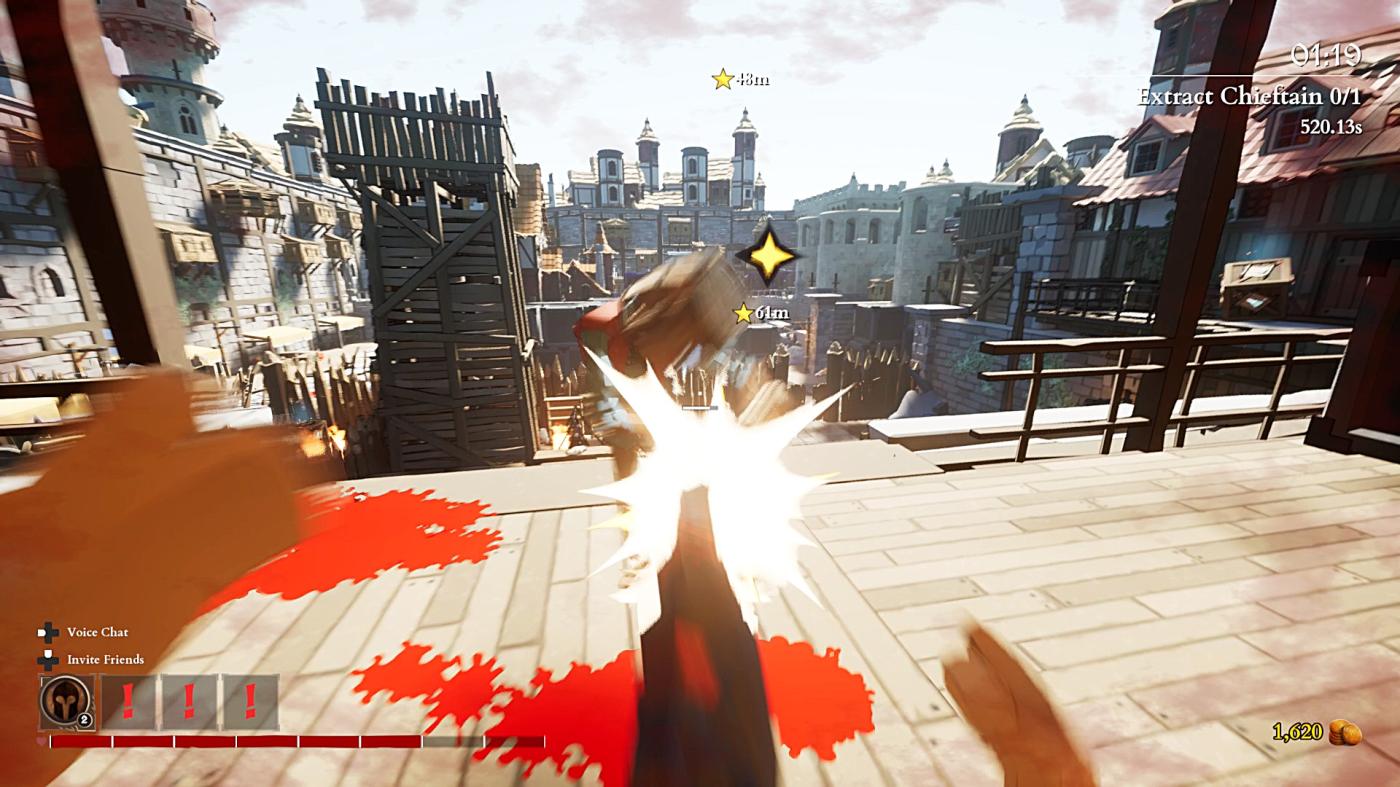This screenshot has height=787, width=1400.
Task: Click the Extract Chieftain objective tracker
Action: point(1249,97)
